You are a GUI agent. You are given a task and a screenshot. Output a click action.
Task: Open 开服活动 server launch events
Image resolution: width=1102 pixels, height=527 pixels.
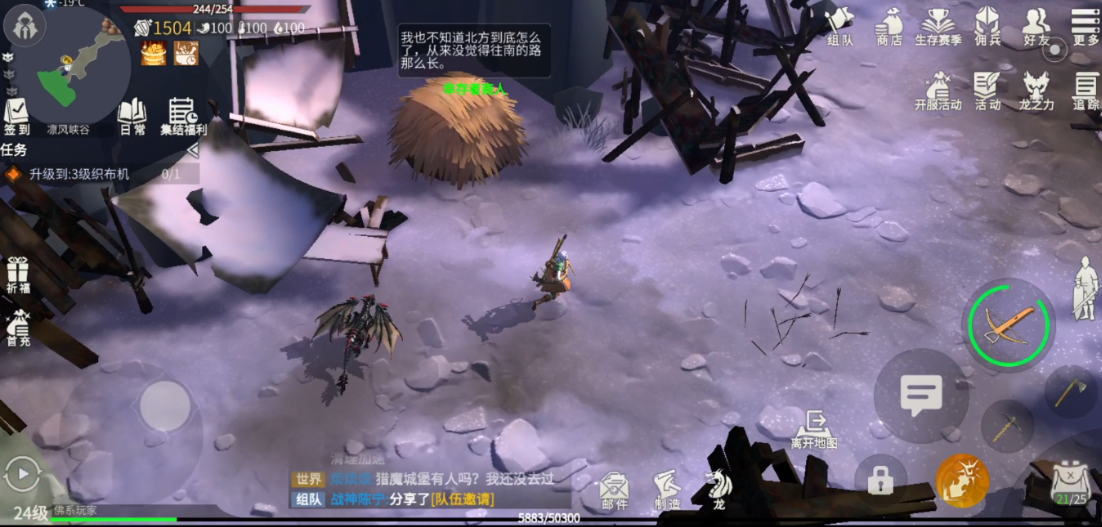tap(937, 91)
